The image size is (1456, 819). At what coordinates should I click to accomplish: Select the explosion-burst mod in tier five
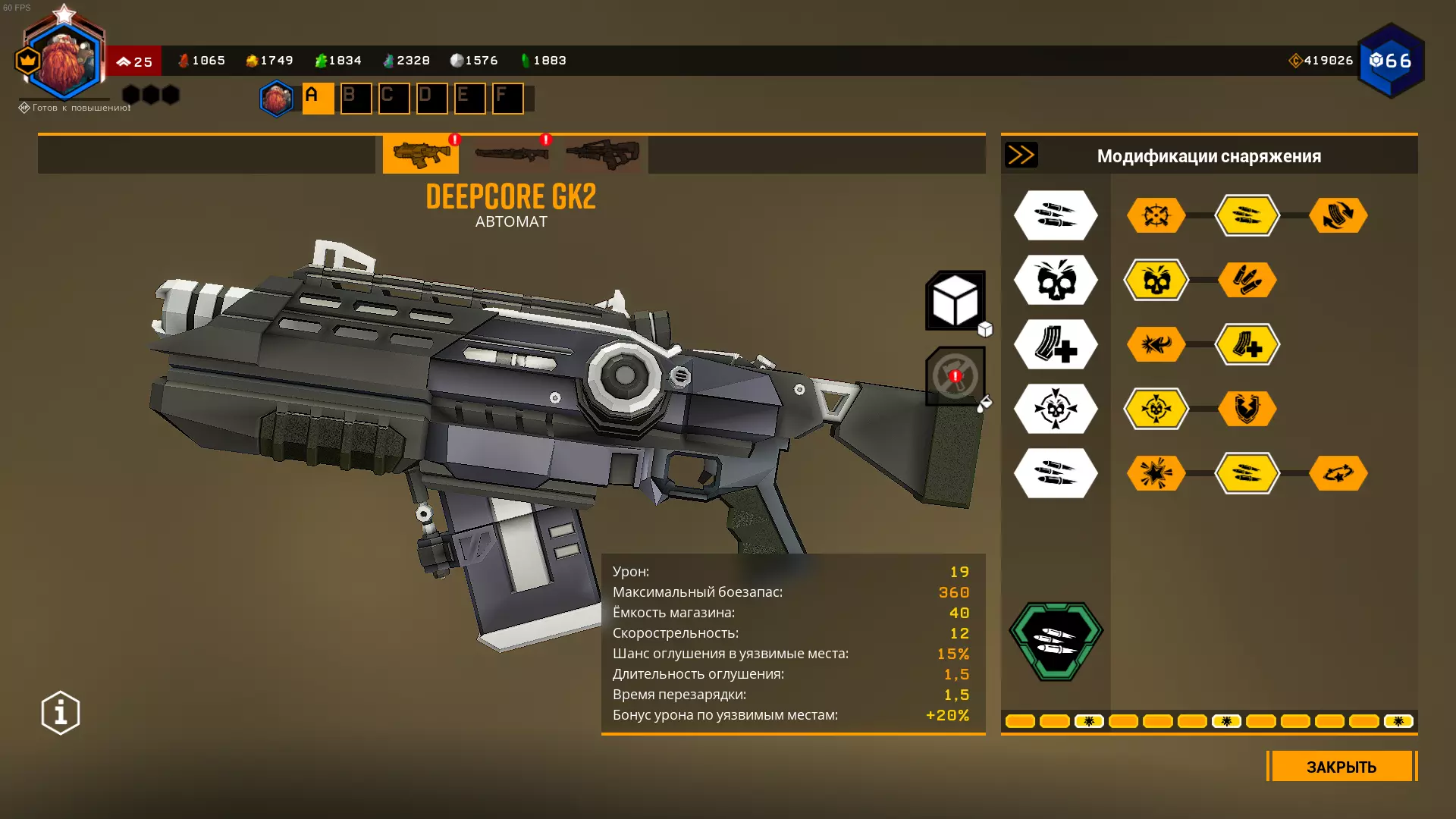coord(1156,473)
